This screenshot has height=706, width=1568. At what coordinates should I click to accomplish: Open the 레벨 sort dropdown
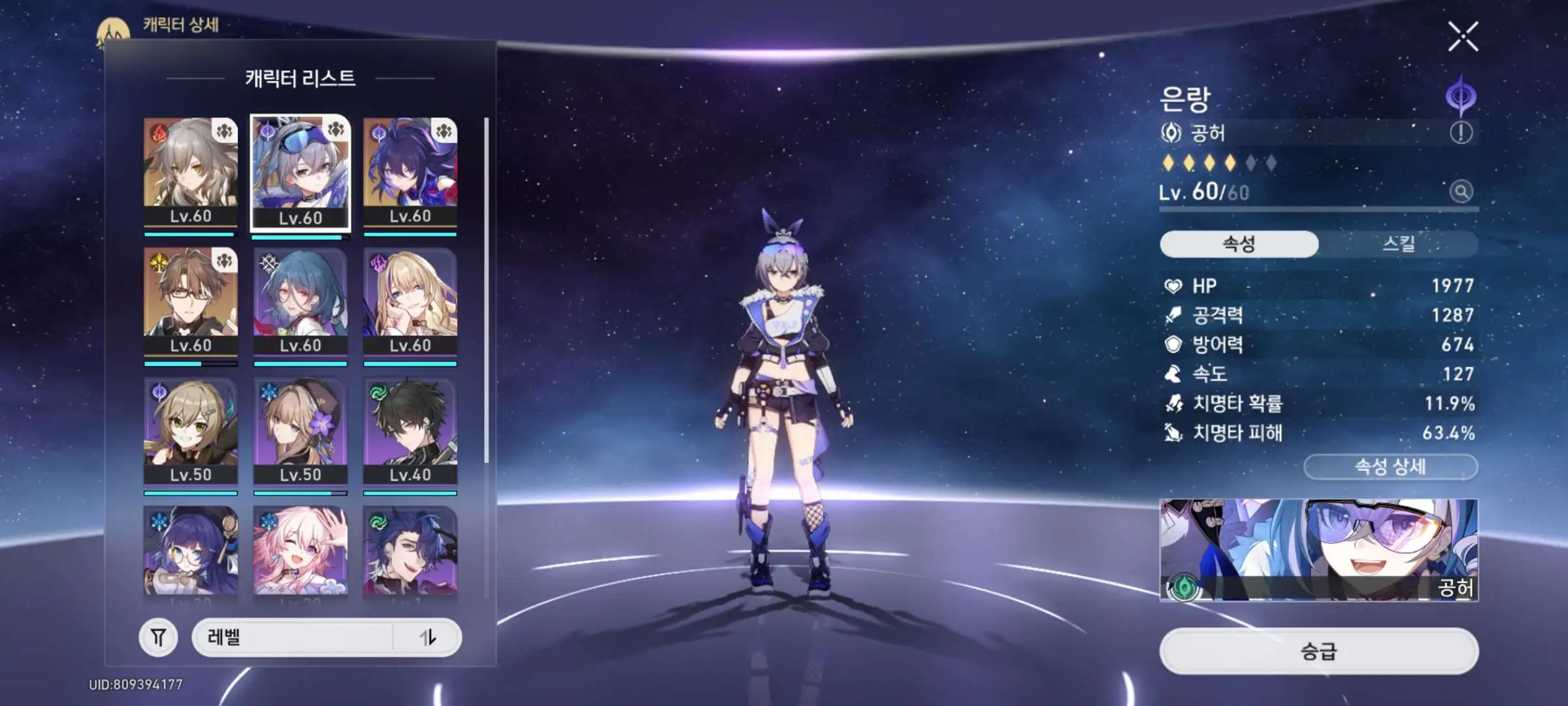294,637
